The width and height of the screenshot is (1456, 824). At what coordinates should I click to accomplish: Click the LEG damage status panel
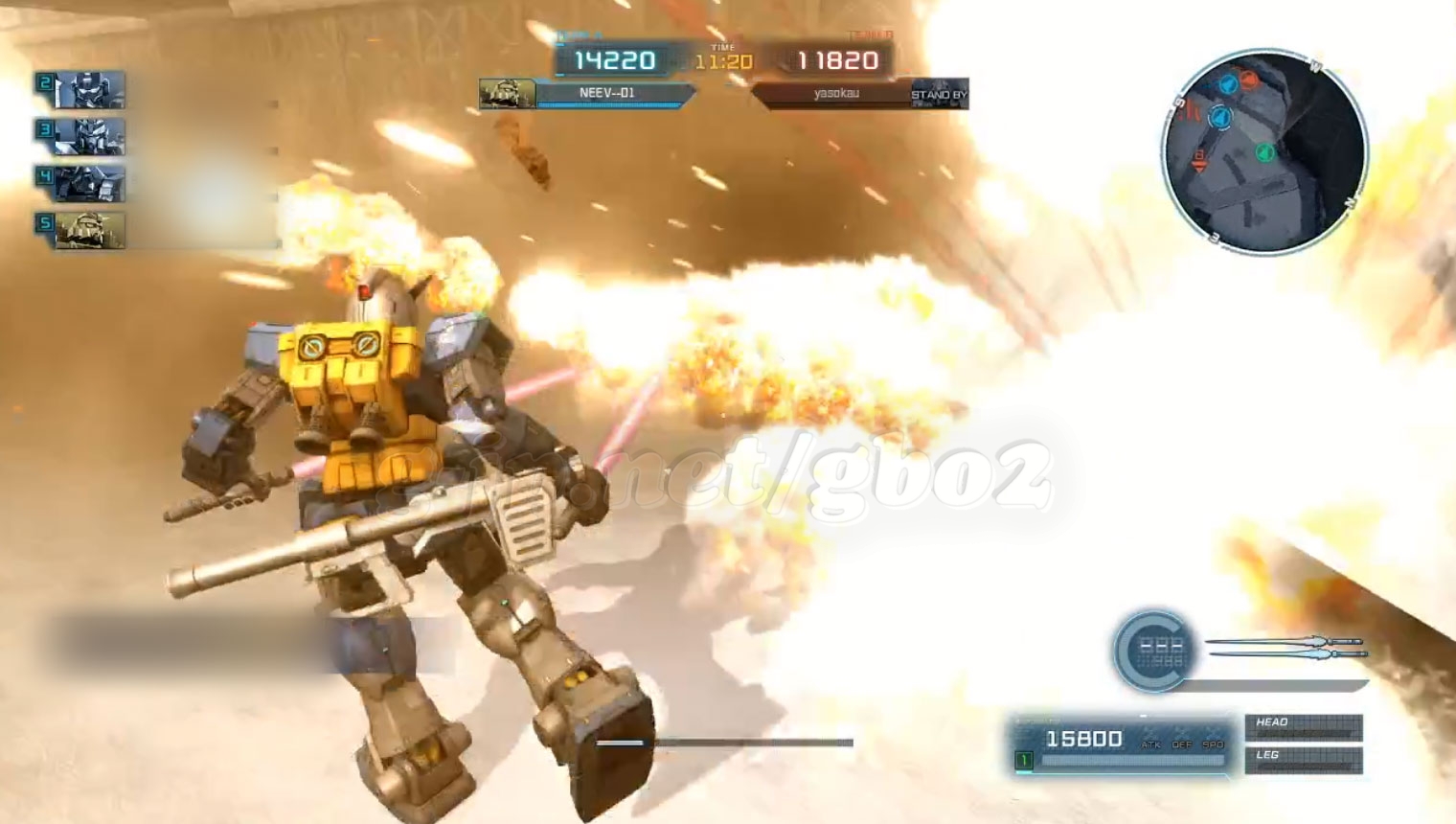point(1303,760)
